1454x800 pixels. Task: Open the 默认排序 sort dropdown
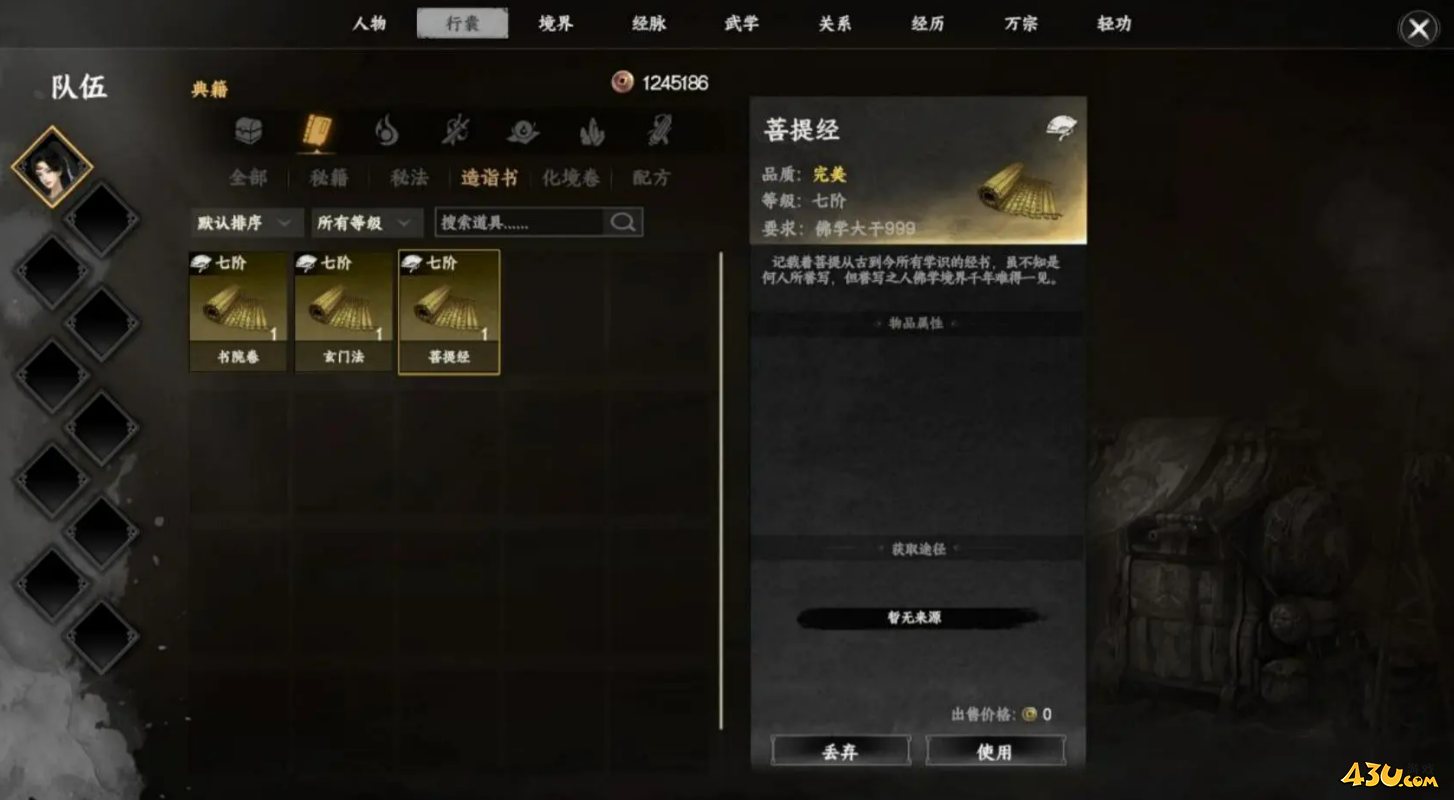point(246,222)
